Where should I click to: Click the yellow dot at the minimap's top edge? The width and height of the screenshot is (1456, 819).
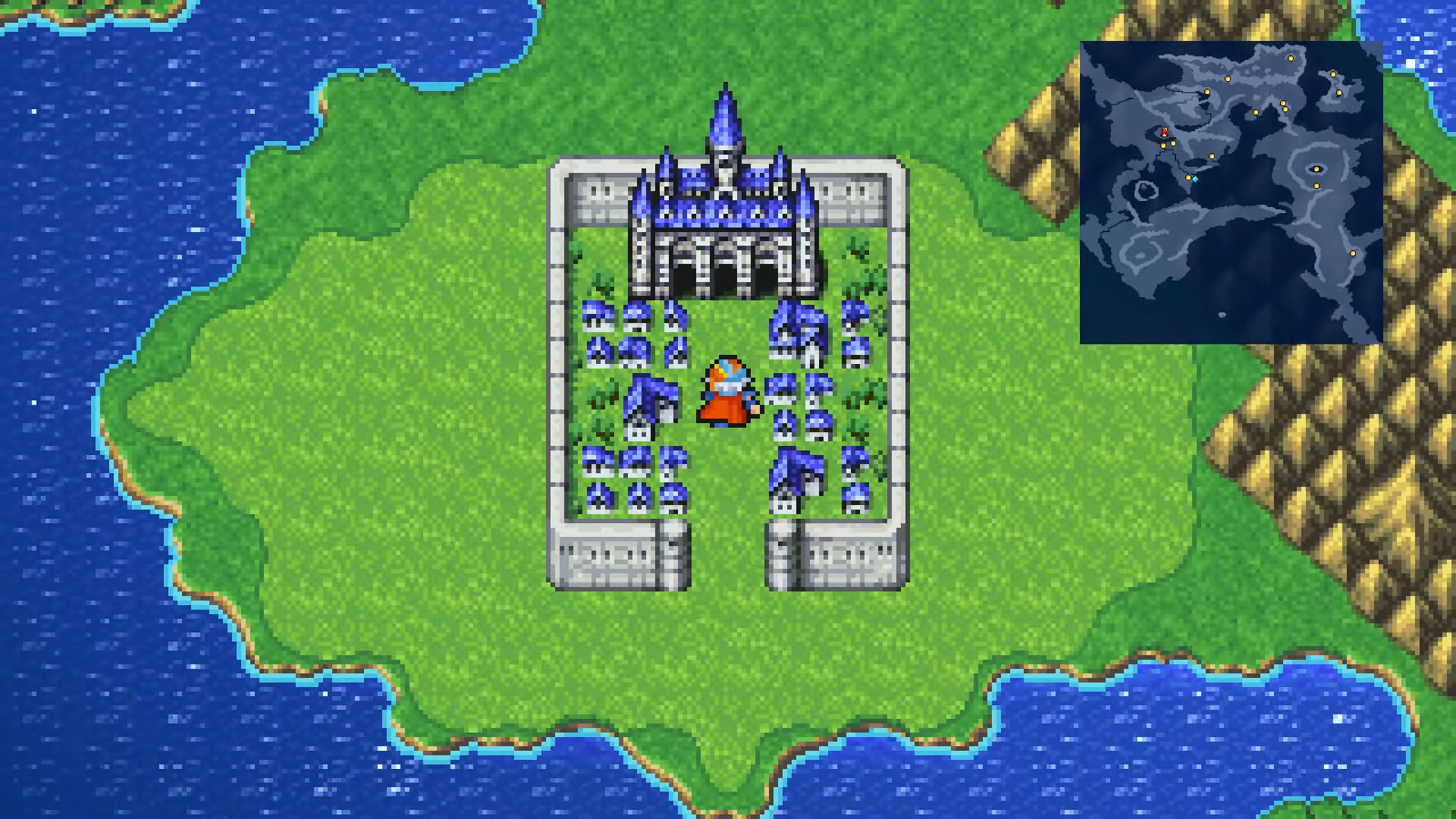(x=1290, y=58)
